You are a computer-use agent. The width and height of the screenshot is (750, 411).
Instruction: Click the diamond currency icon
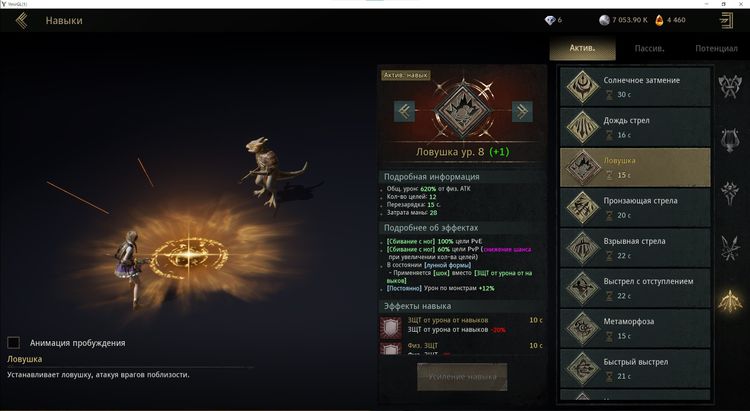coord(549,20)
